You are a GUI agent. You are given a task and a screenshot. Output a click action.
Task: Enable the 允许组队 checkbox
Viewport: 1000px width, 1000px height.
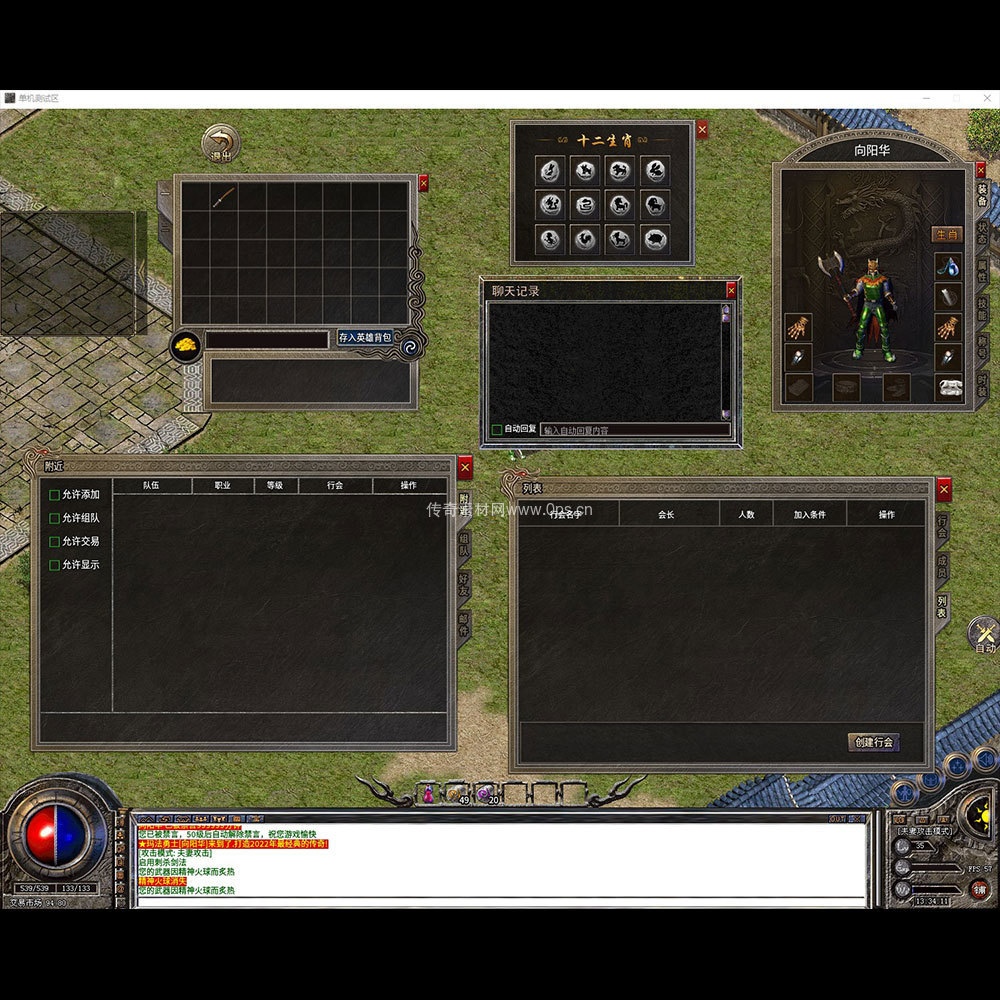tap(55, 518)
